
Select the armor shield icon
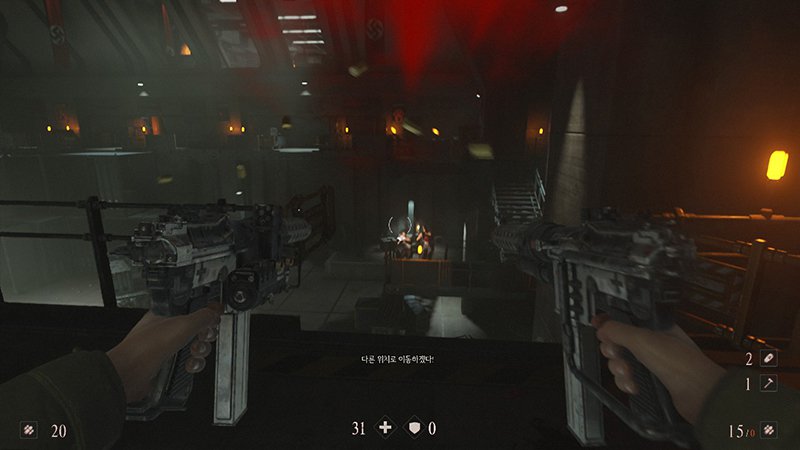click(411, 428)
